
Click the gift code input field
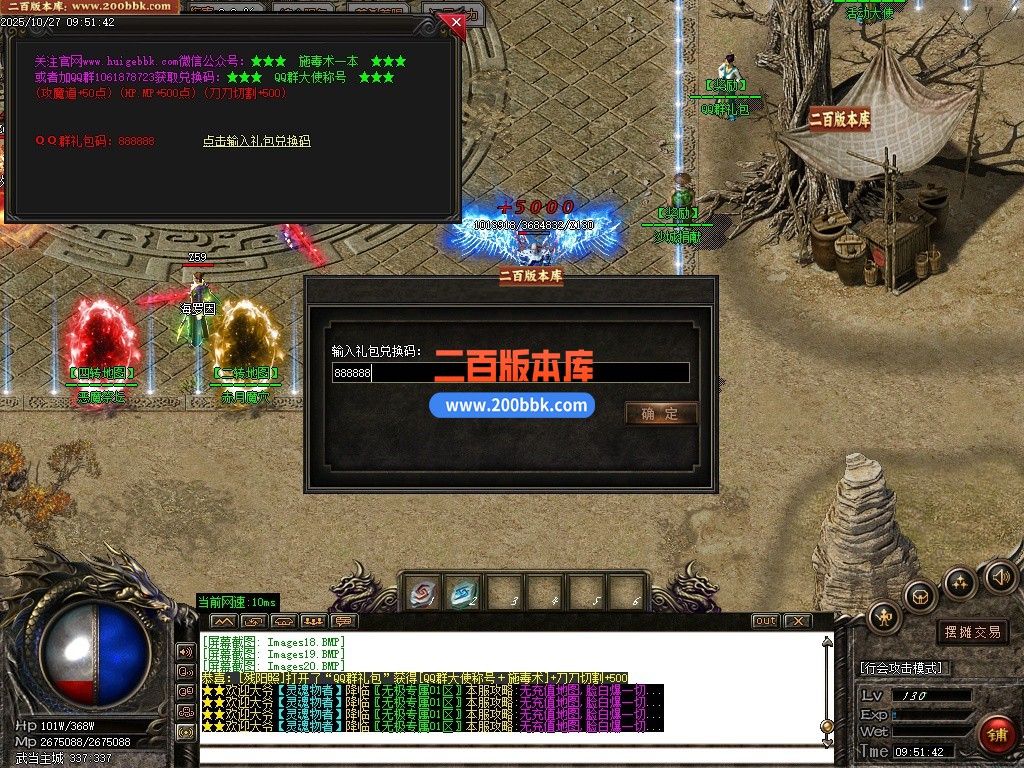(x=510, y=373)
